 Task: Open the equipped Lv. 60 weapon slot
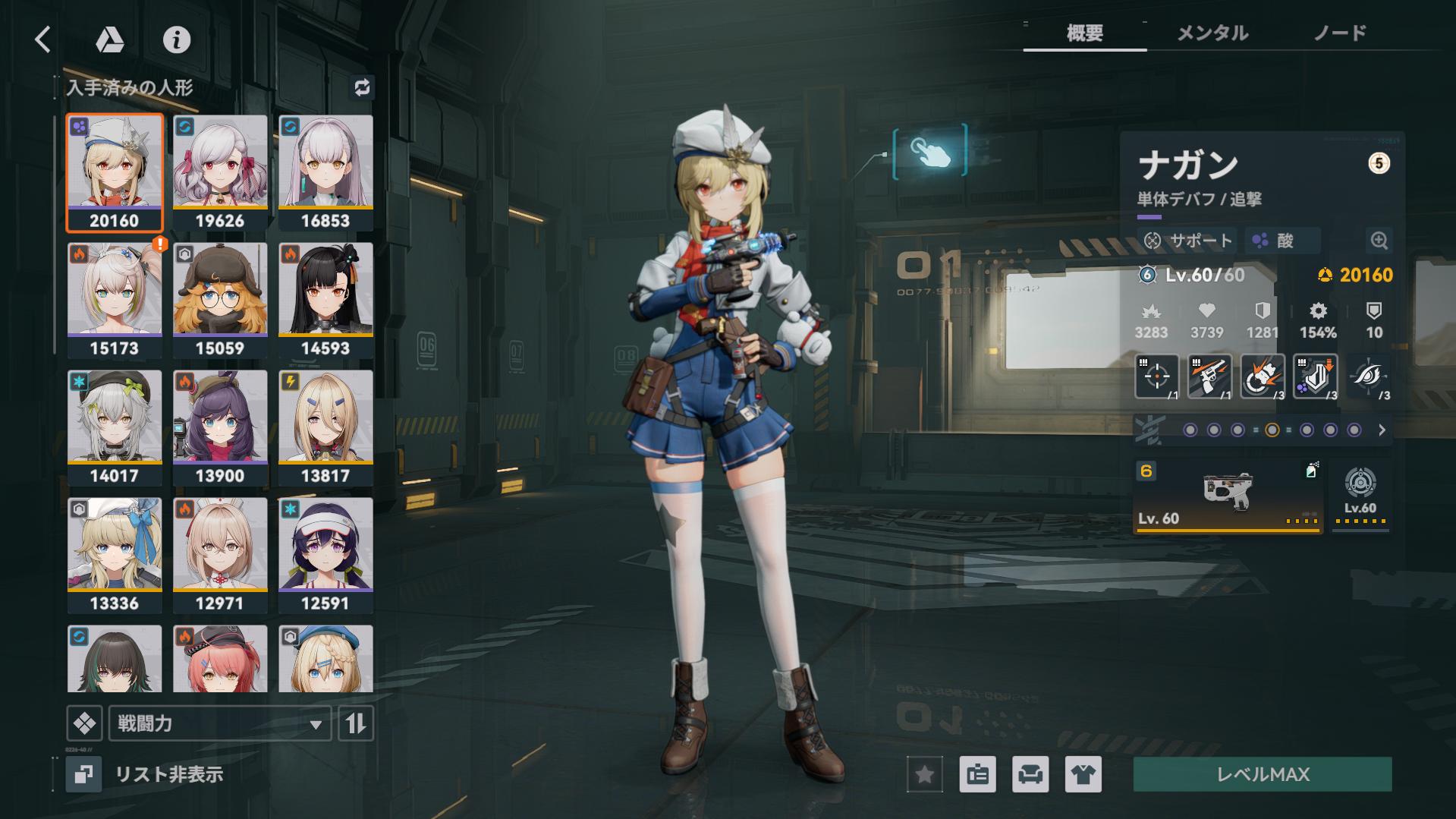1228,496
